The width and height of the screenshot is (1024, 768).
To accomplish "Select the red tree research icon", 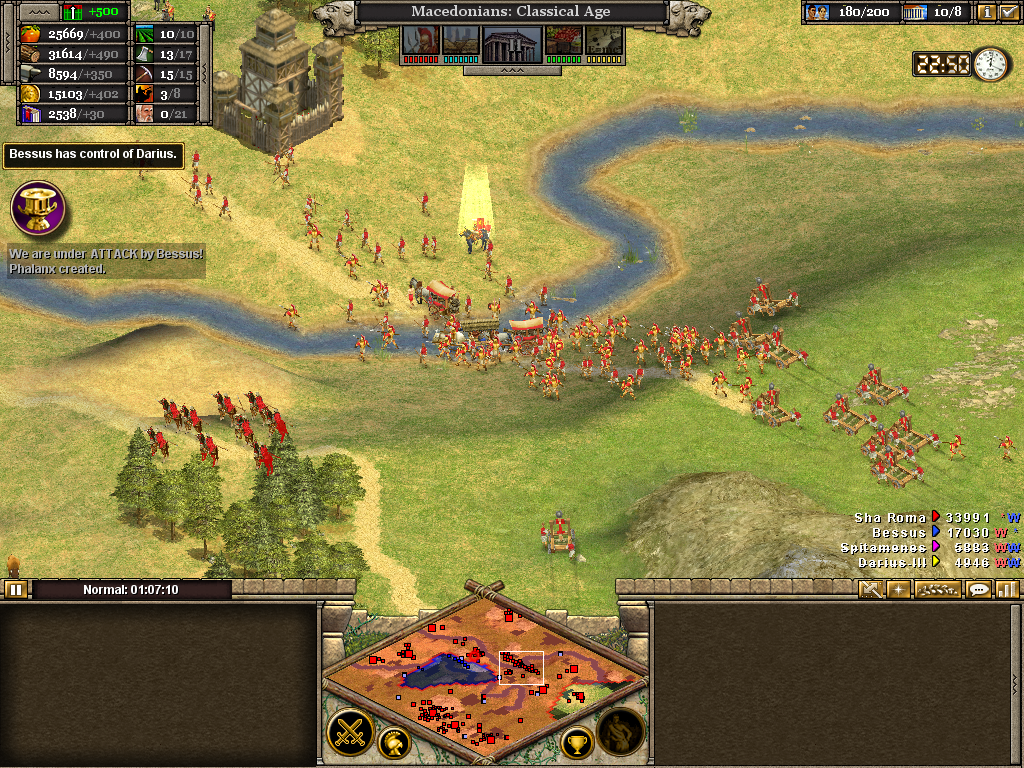I will [562, 42].
